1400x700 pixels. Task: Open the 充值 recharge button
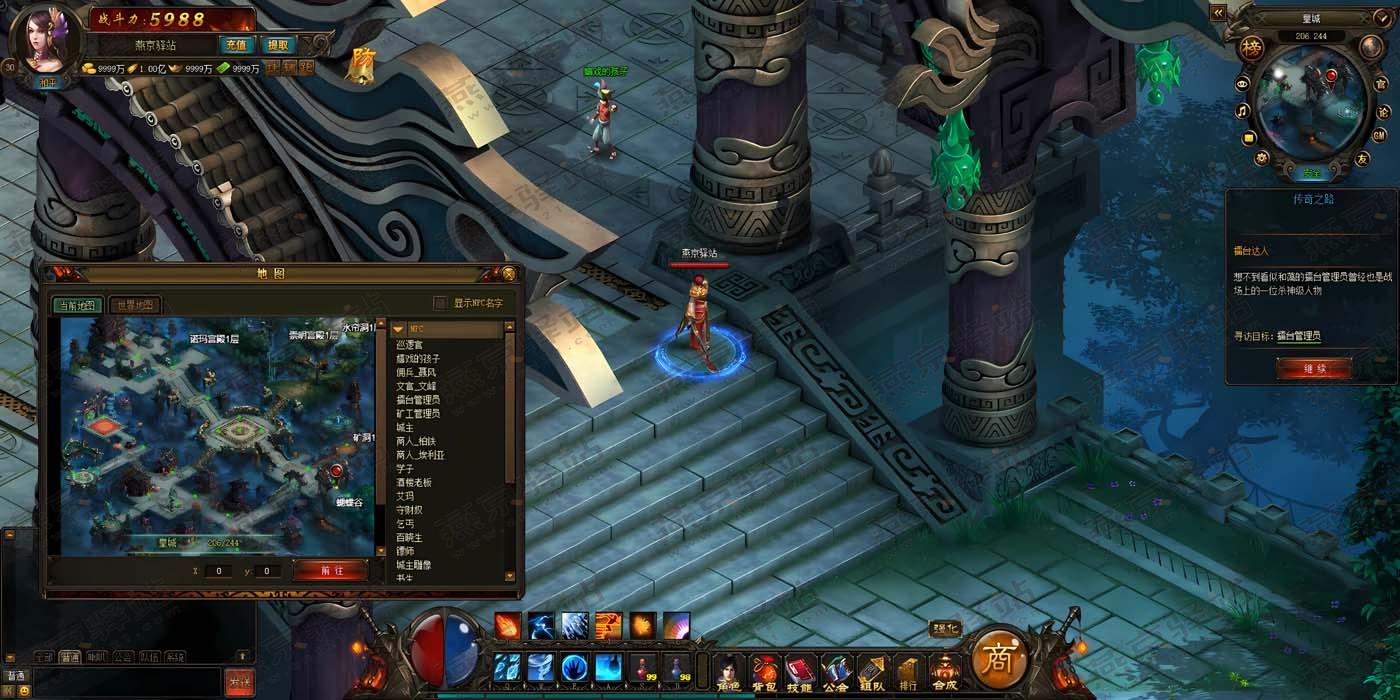[236, 45]
